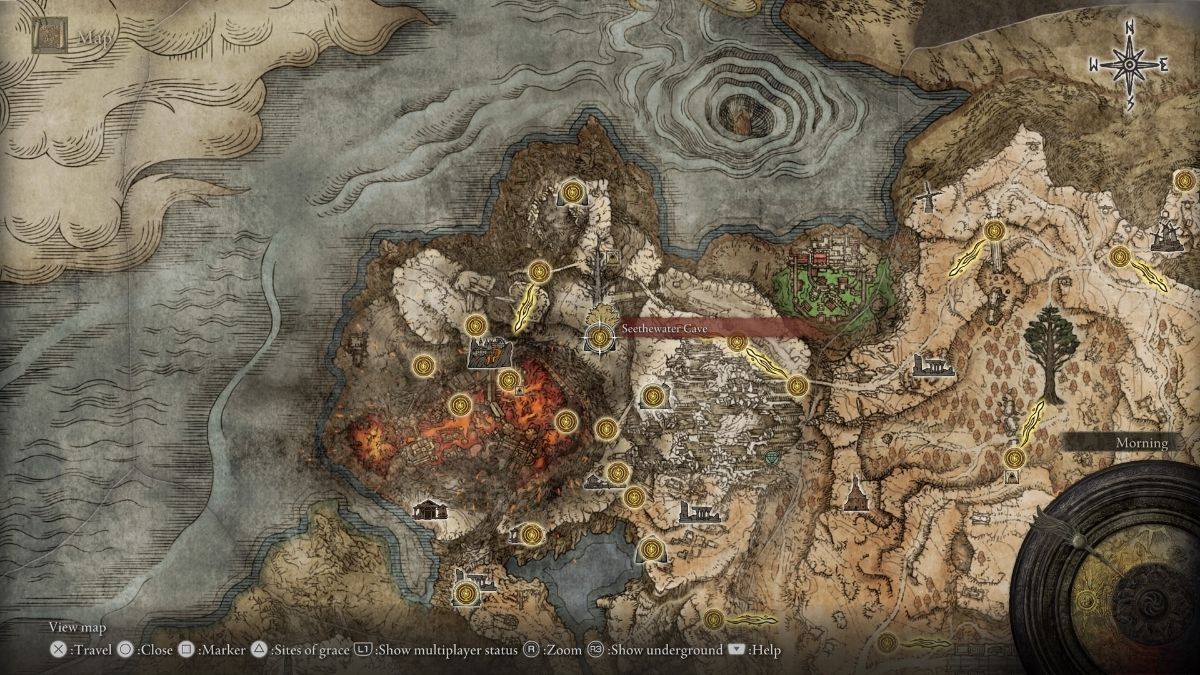Click the teal gem-shaped map marker
Viewport: 1200px width, 675px height.
773,457
